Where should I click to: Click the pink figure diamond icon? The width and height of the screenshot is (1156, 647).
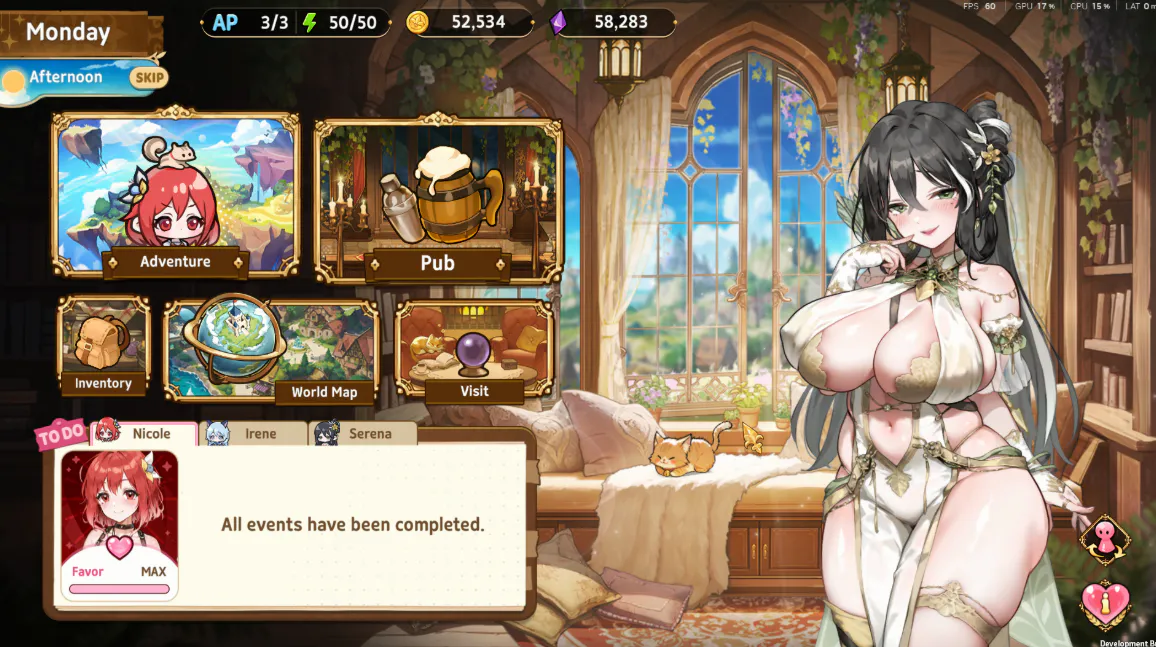(x=1105, y=540)
